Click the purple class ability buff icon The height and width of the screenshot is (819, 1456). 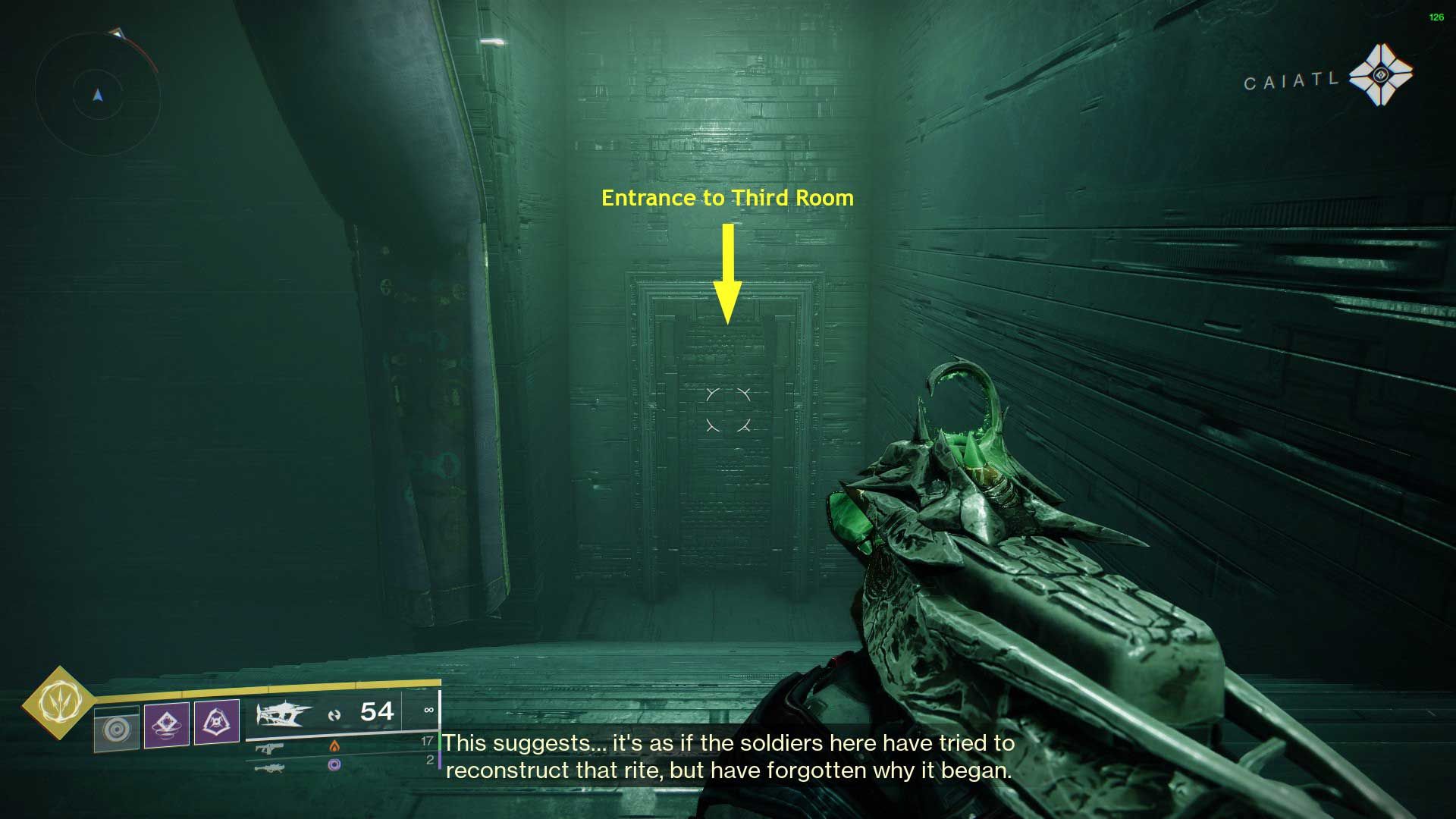[218, 723]
